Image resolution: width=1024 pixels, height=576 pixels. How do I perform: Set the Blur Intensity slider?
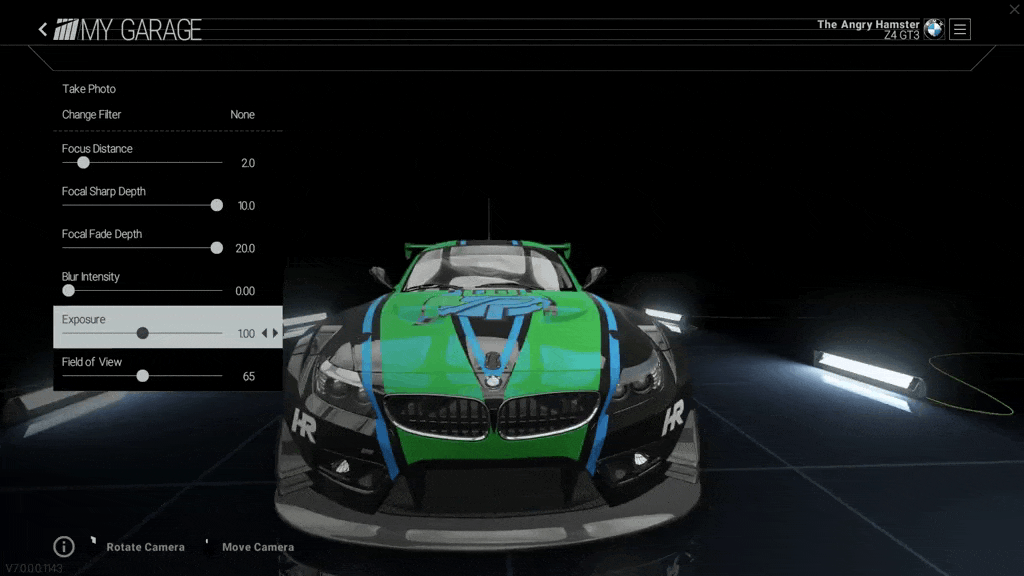68,291
